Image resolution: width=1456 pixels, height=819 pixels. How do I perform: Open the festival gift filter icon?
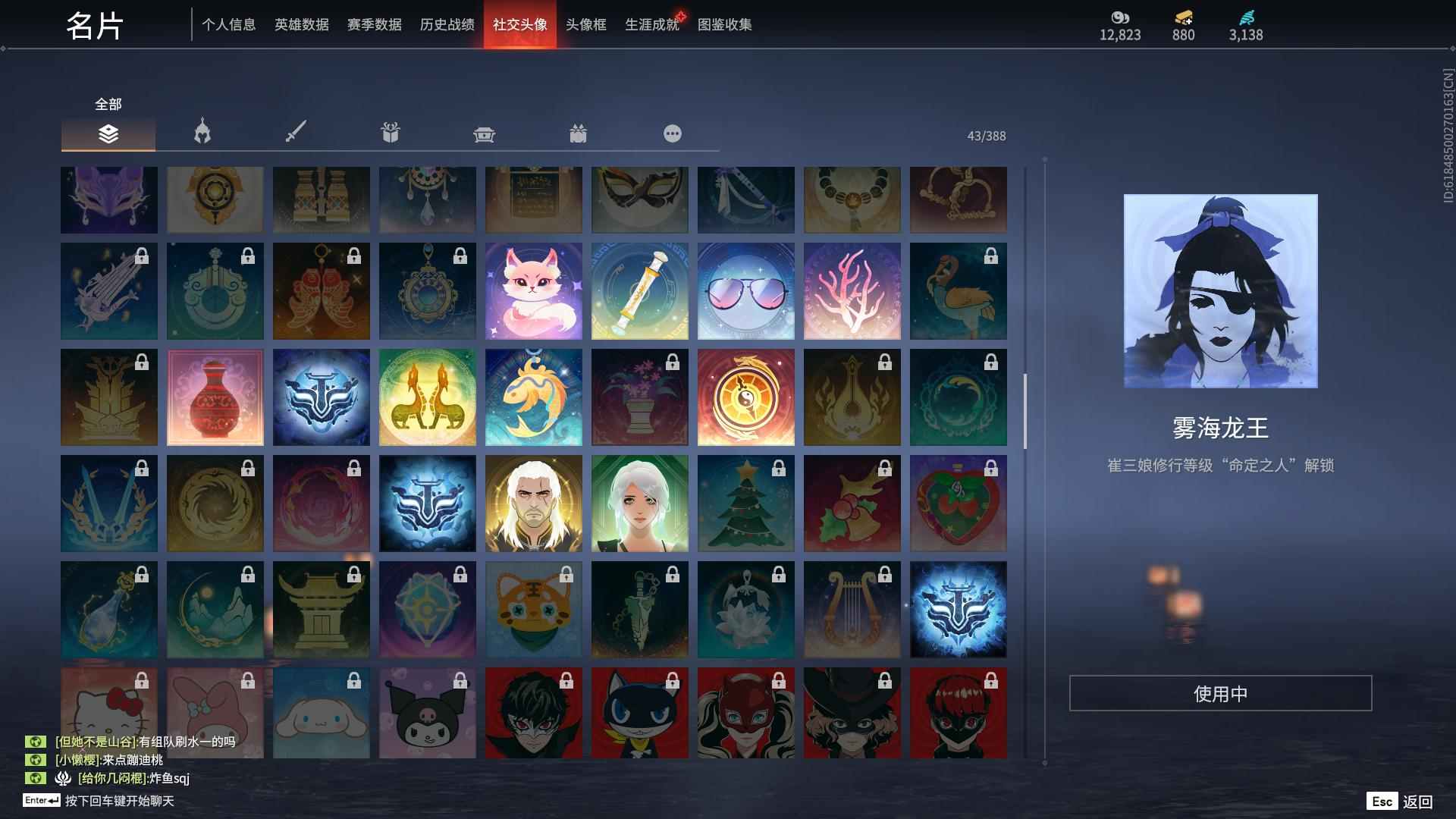click(579, 133)
